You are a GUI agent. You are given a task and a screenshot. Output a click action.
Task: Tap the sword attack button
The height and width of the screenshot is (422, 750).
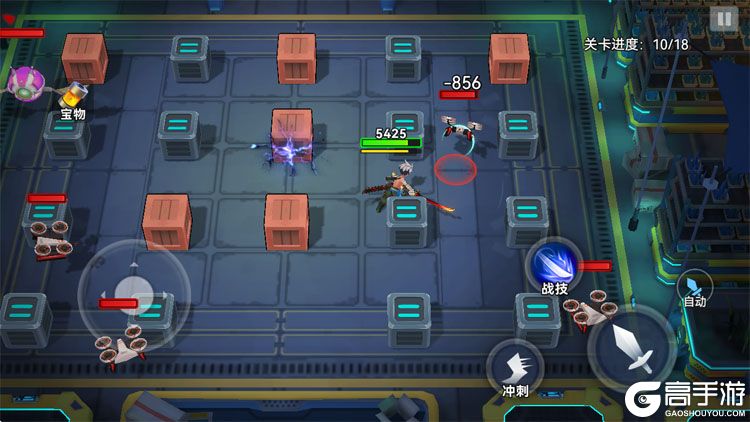[630, 349]
